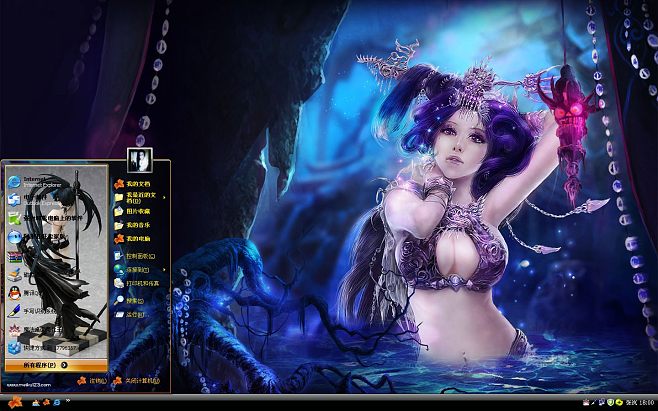Open 打印机和传真 (Printers and Faxes)
This screenshot has height=411, width=658.
point(140,283)
